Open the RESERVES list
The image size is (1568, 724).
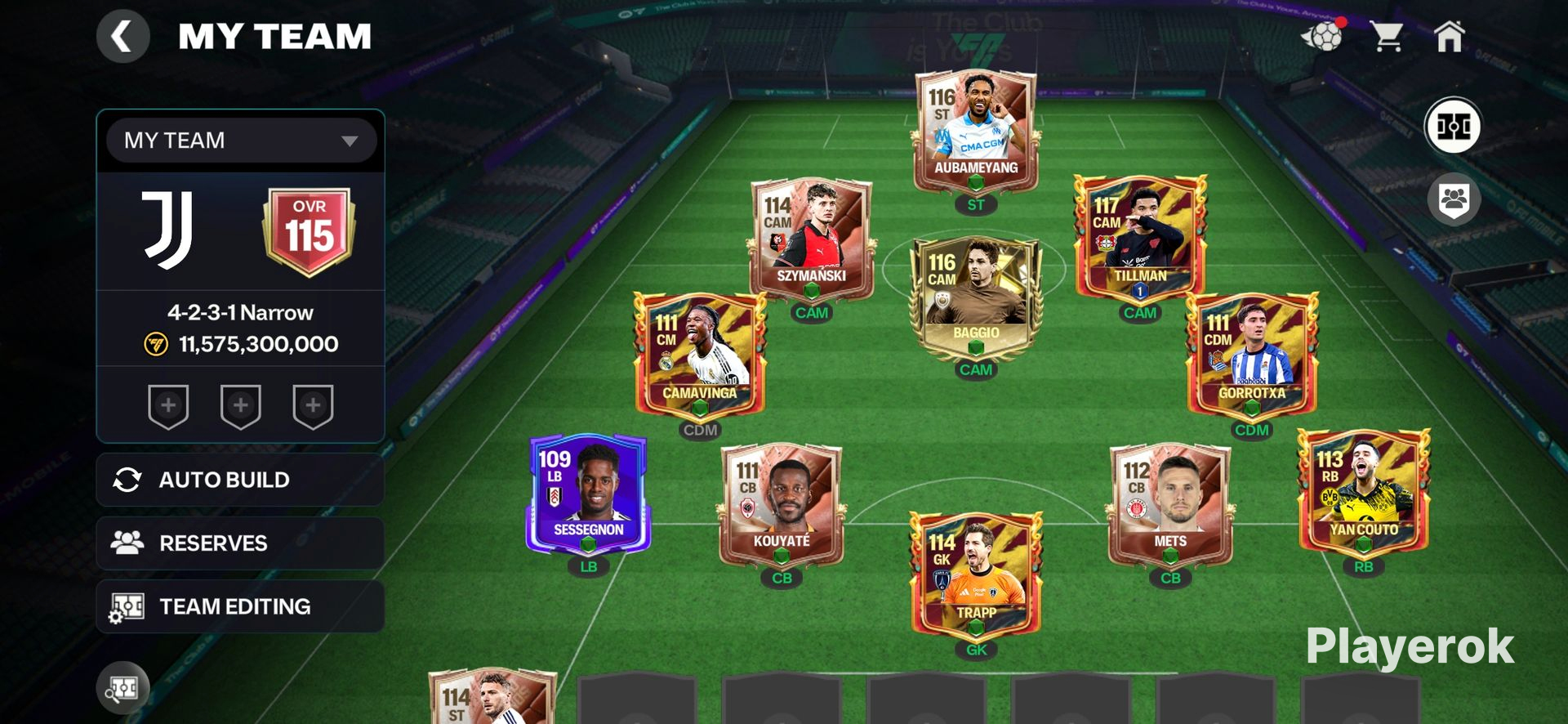click(x=240, y=543)
